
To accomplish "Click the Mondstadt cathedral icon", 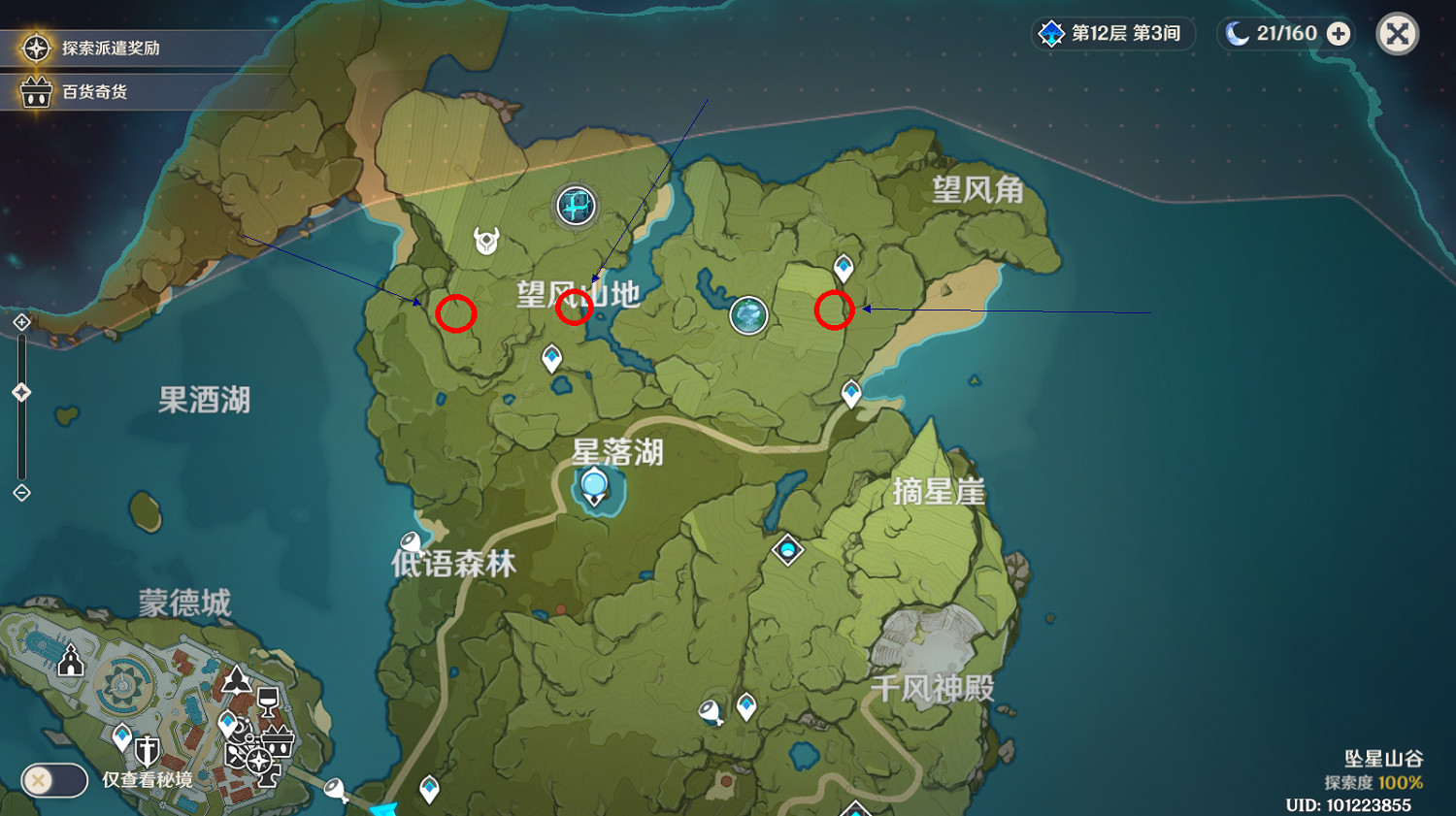I will [x=69, y=663].
